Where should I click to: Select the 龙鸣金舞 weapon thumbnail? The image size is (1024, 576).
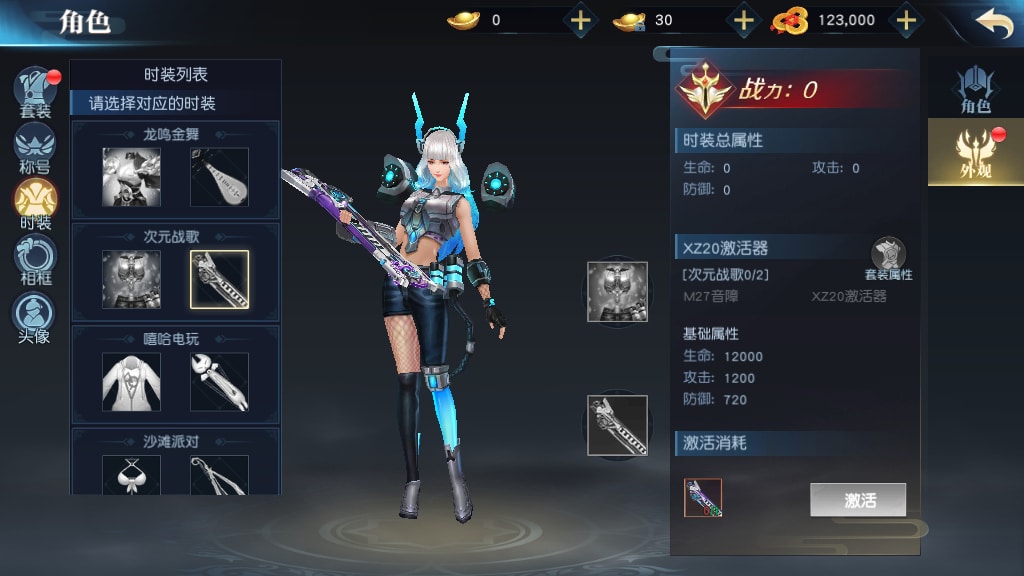[219, 177]
